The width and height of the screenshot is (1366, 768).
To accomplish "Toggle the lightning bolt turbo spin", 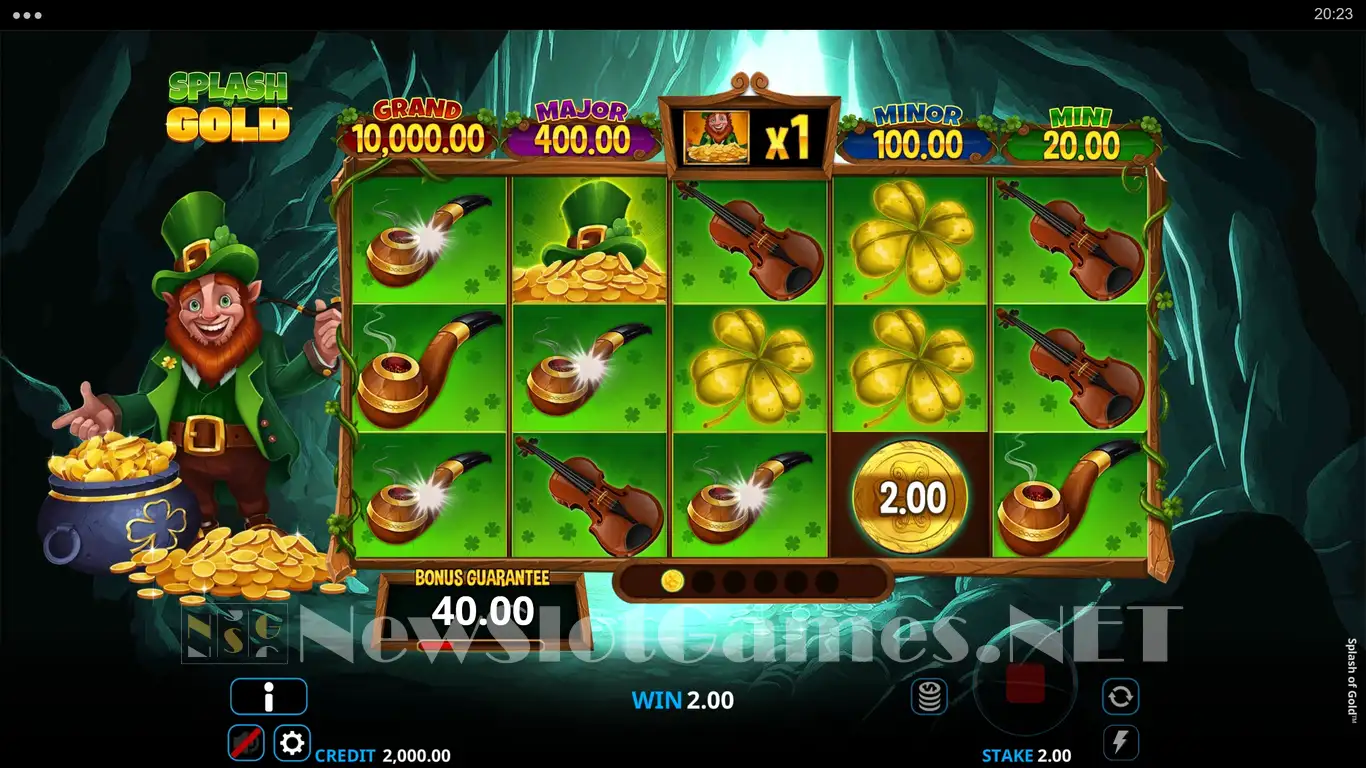I will click(1120, 743).
